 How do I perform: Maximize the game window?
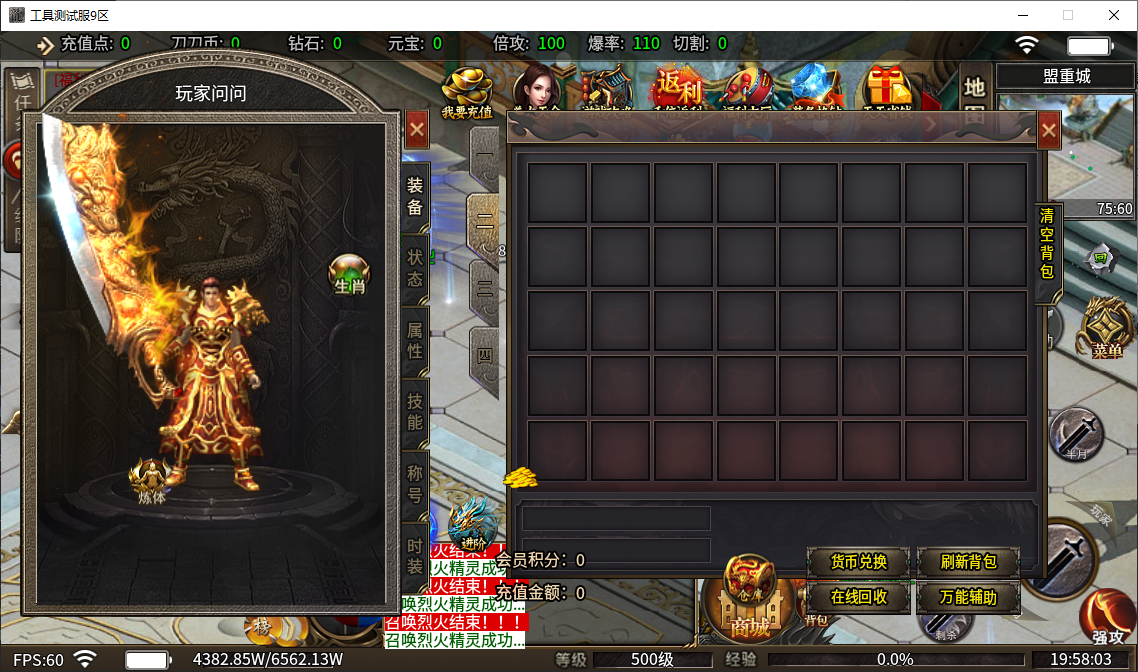click(x=1067, y=15)
